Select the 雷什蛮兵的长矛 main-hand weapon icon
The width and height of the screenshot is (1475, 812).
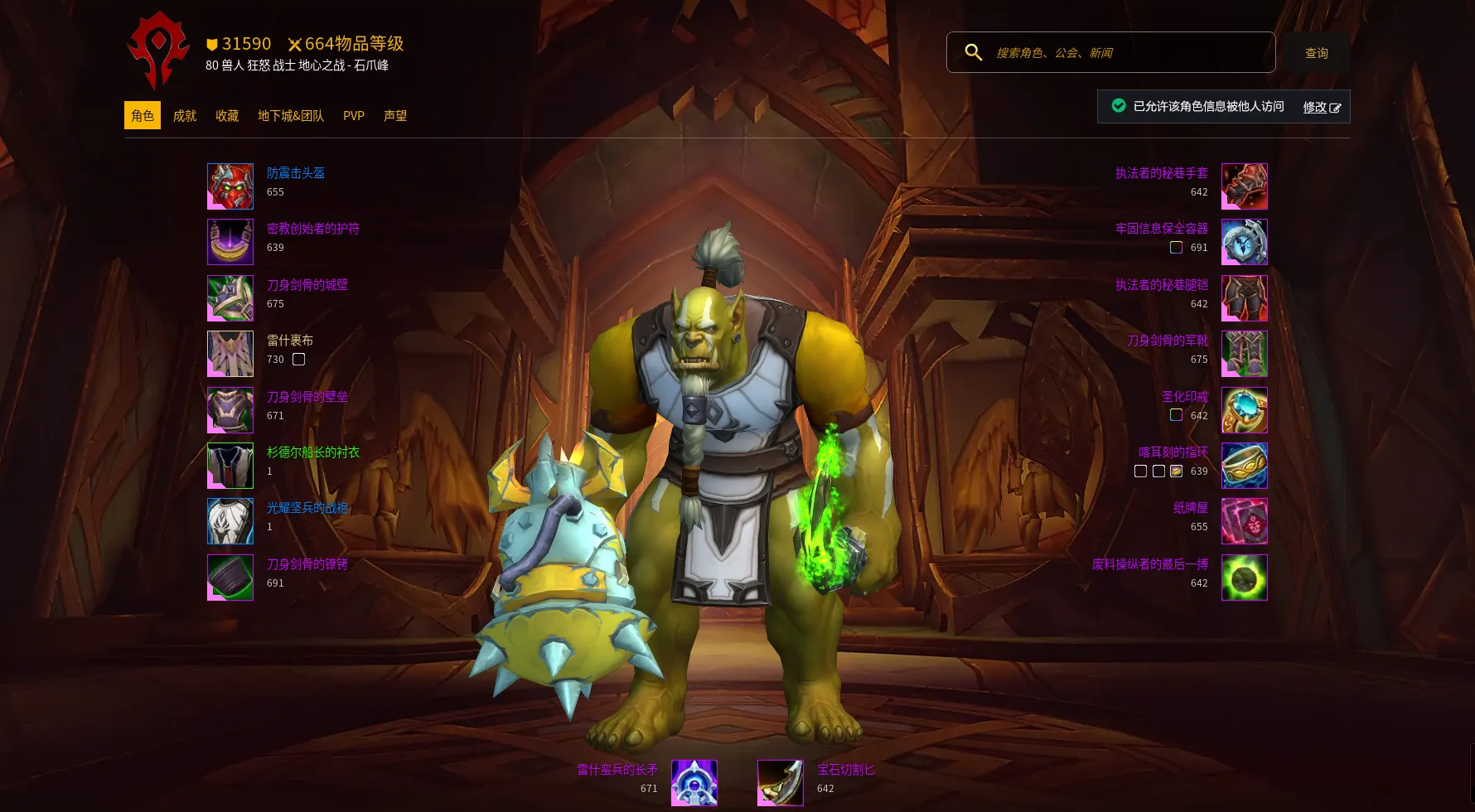coord(694,783)
